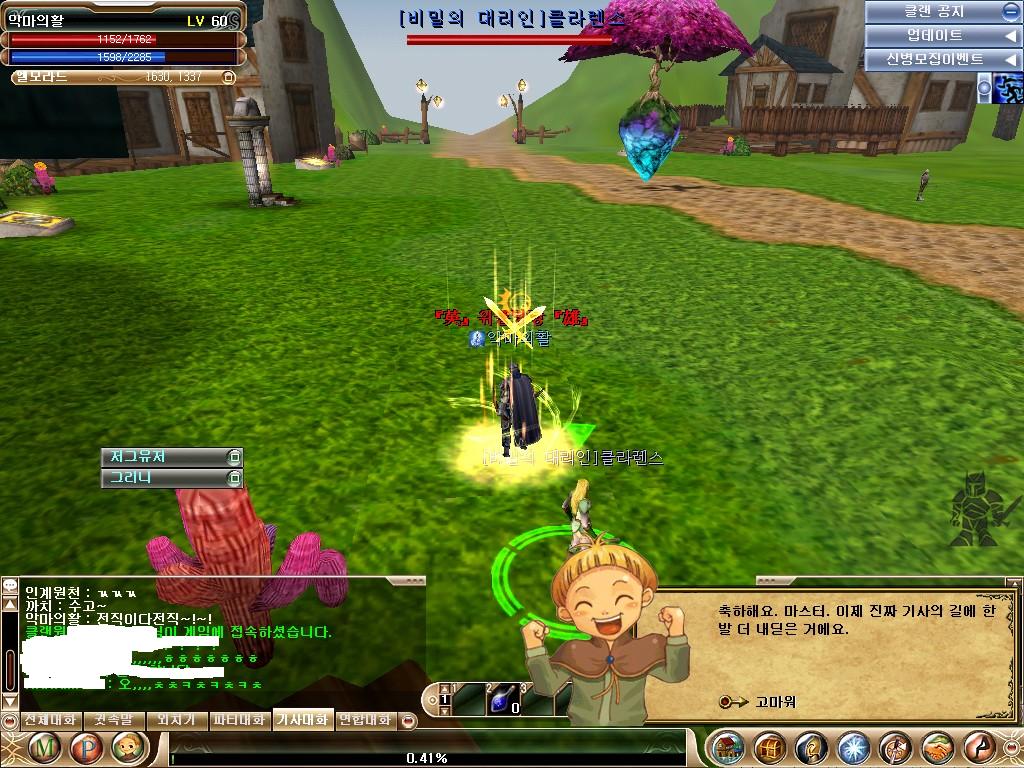Select the 기사대화 chat tab
The height and width of the screenshot is (768, 1024).
pyautogui.click(x=302, y=720)
